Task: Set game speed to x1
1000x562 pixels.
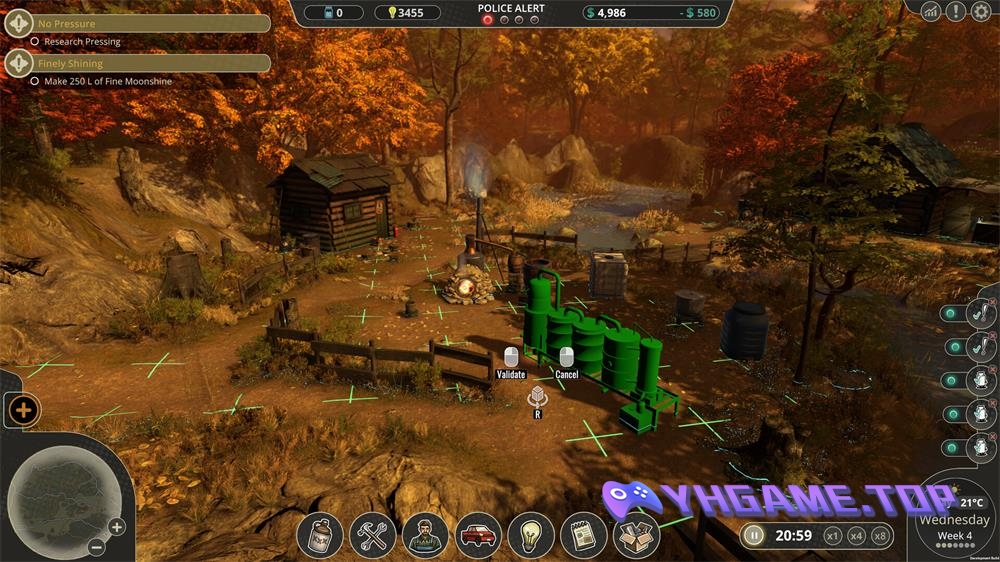Action: coord(832,535)
